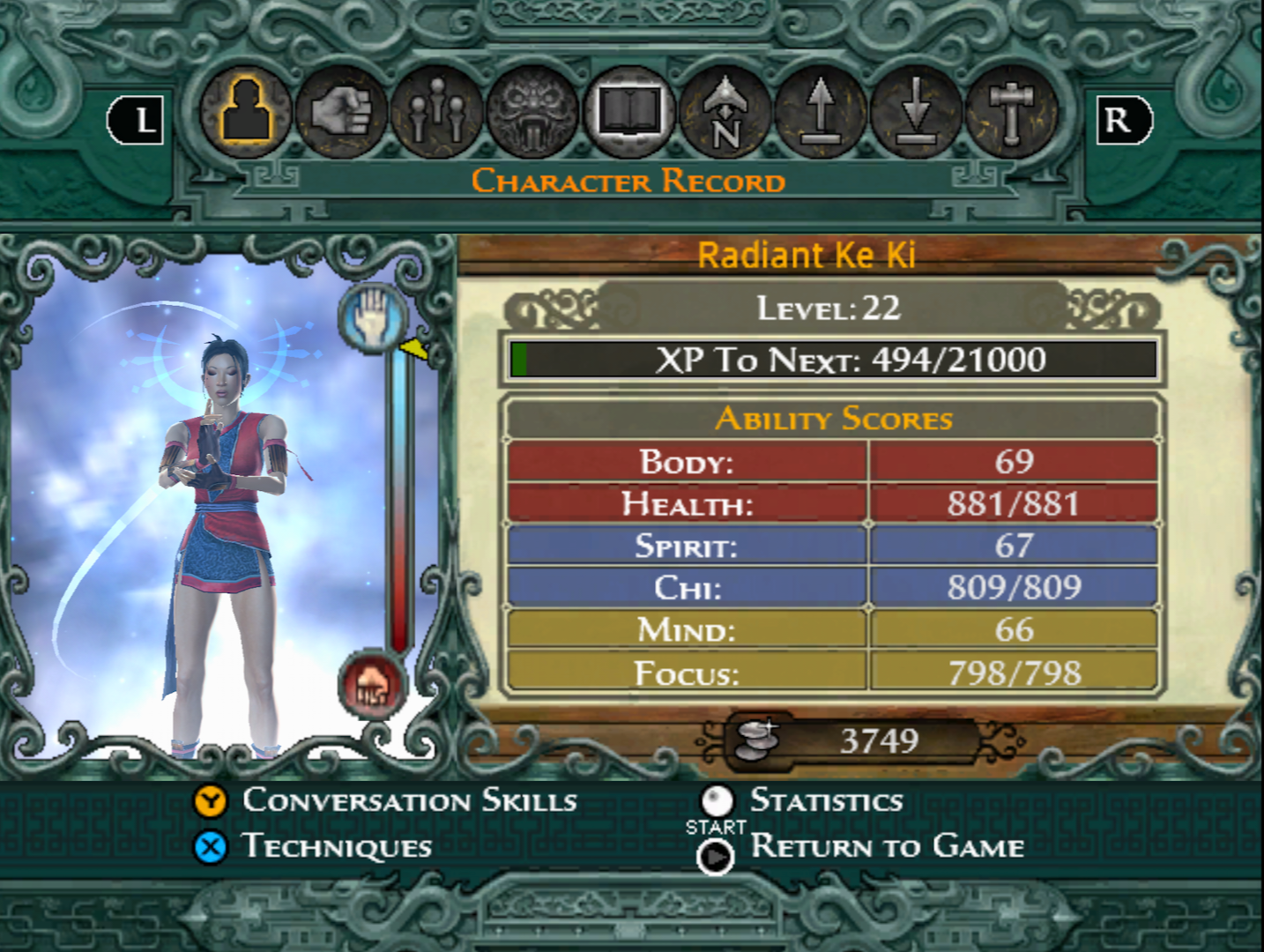The height and width of the screenshot is (952, 1264).
Task: Select the upward arrow tab
Action: pyautogui.click(x=821, y=115)
